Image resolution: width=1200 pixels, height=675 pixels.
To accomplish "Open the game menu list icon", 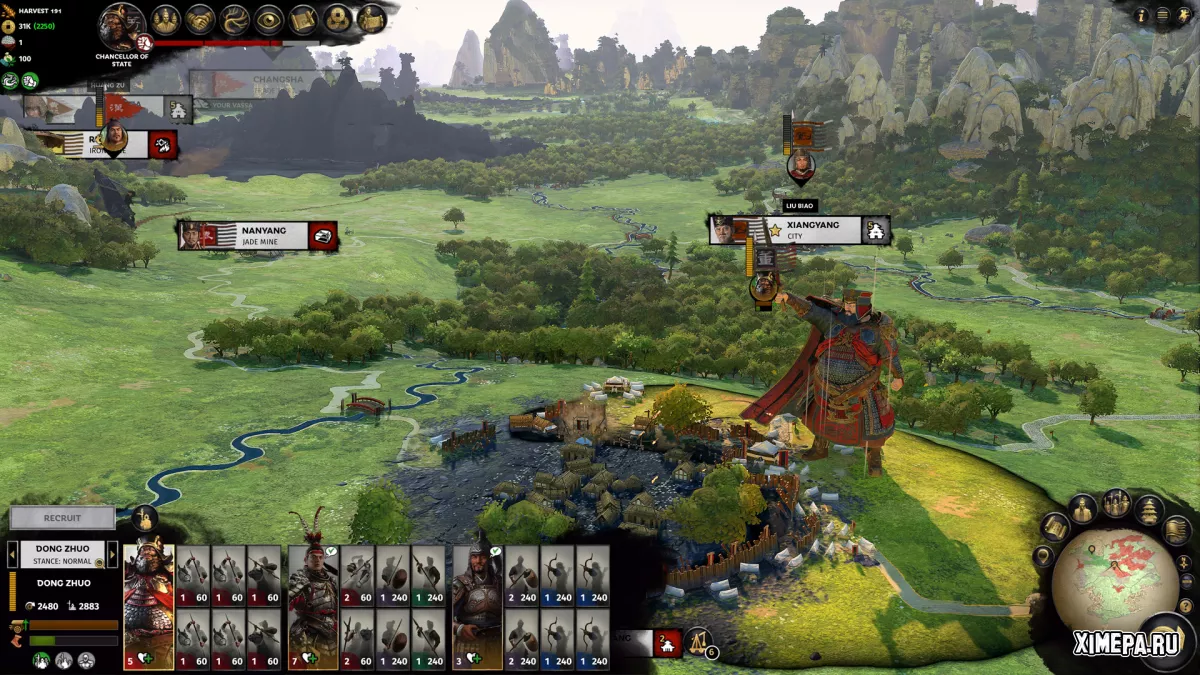I will [1162, 15].
